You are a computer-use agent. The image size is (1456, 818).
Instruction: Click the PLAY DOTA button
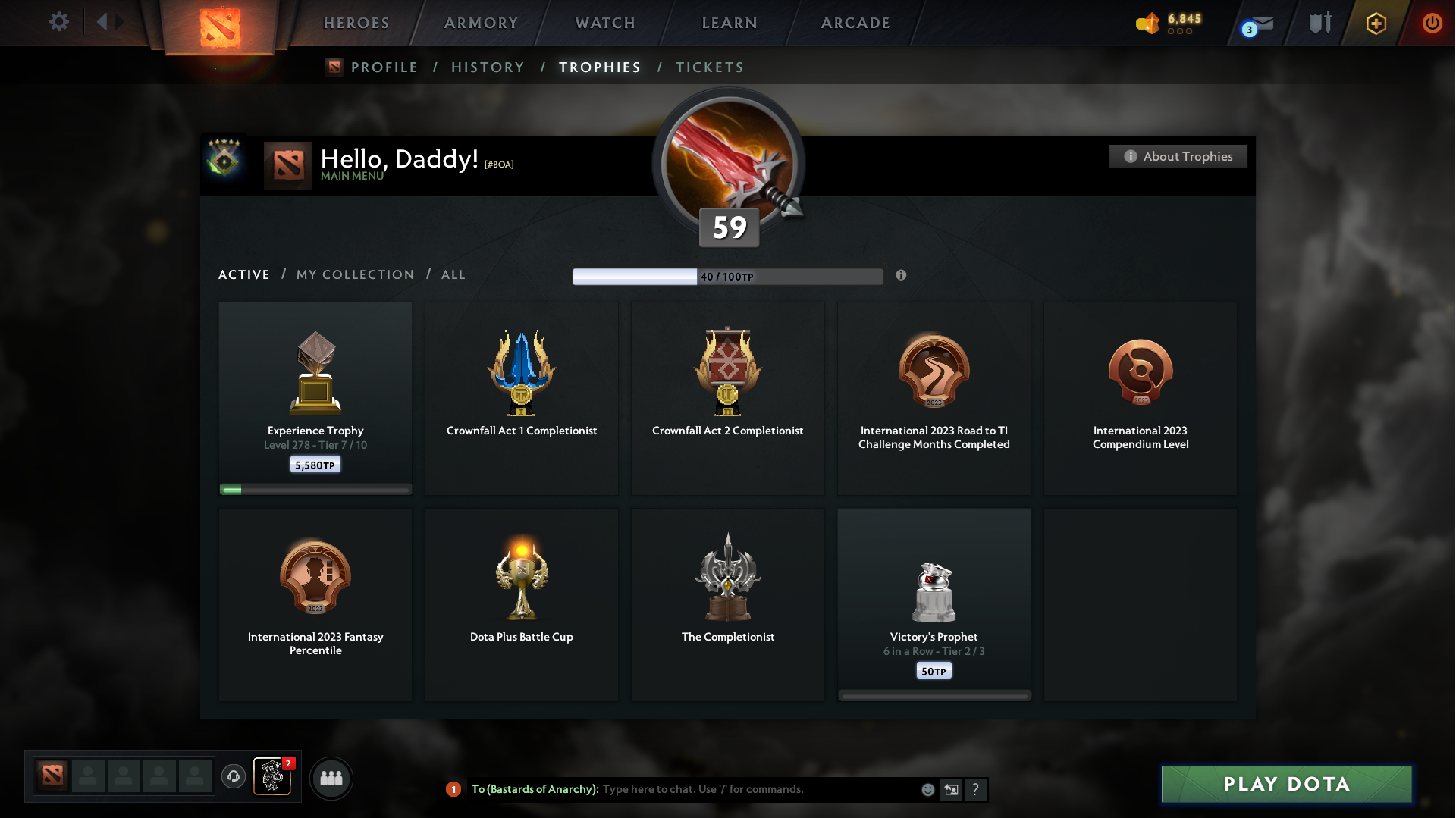pyautogui.click(x=1287, y=785)
